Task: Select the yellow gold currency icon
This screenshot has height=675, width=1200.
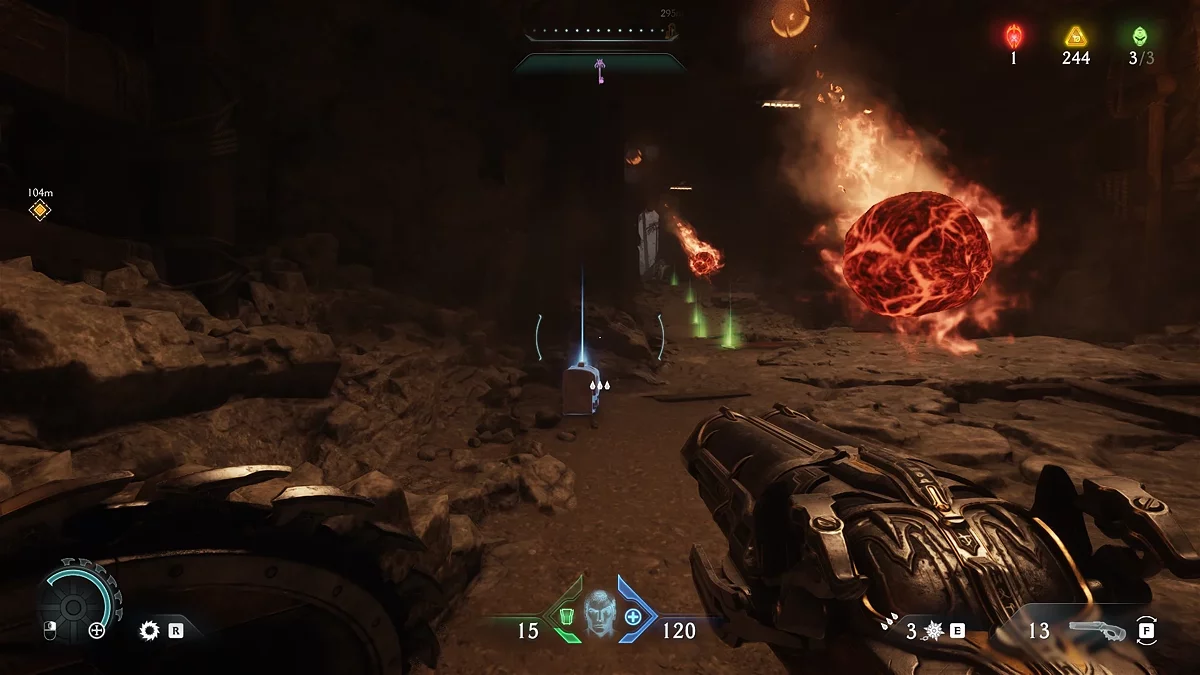Action: coord(1075,37)
